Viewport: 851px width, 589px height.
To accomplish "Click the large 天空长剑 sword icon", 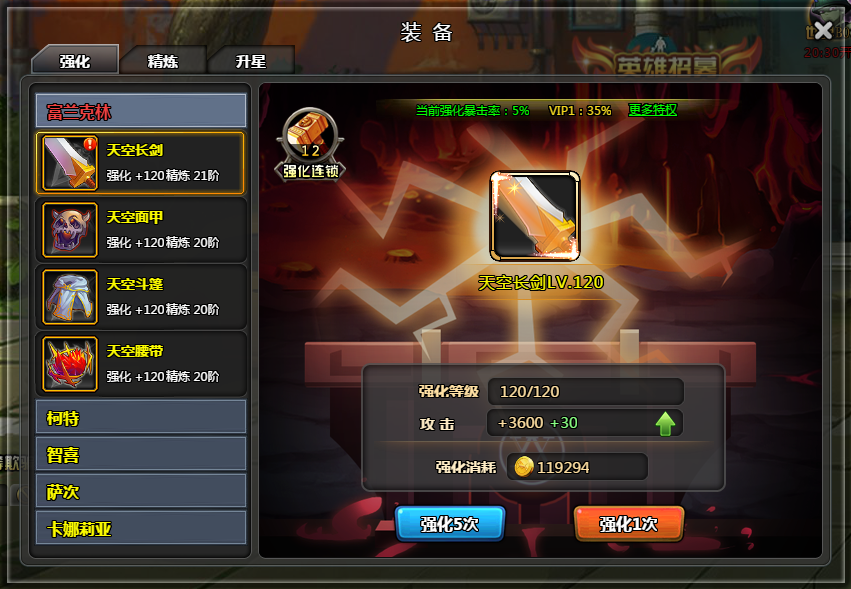I will coord(534,215).
